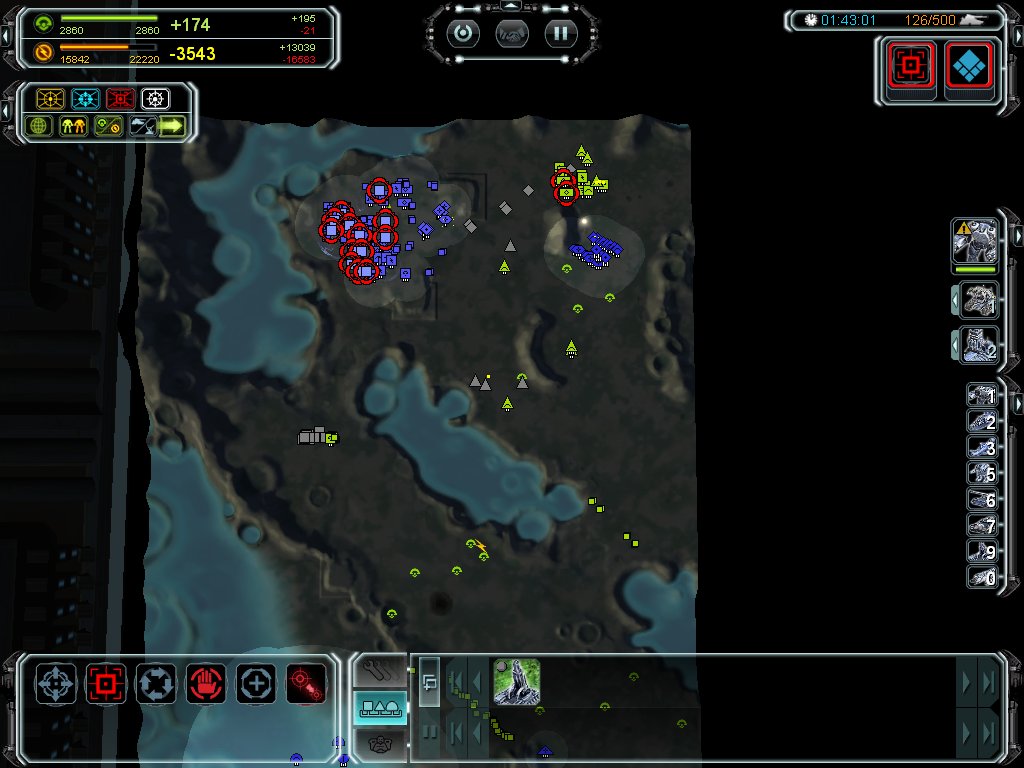Select control group 9
Screen dimensions: 1024x768
982,551
